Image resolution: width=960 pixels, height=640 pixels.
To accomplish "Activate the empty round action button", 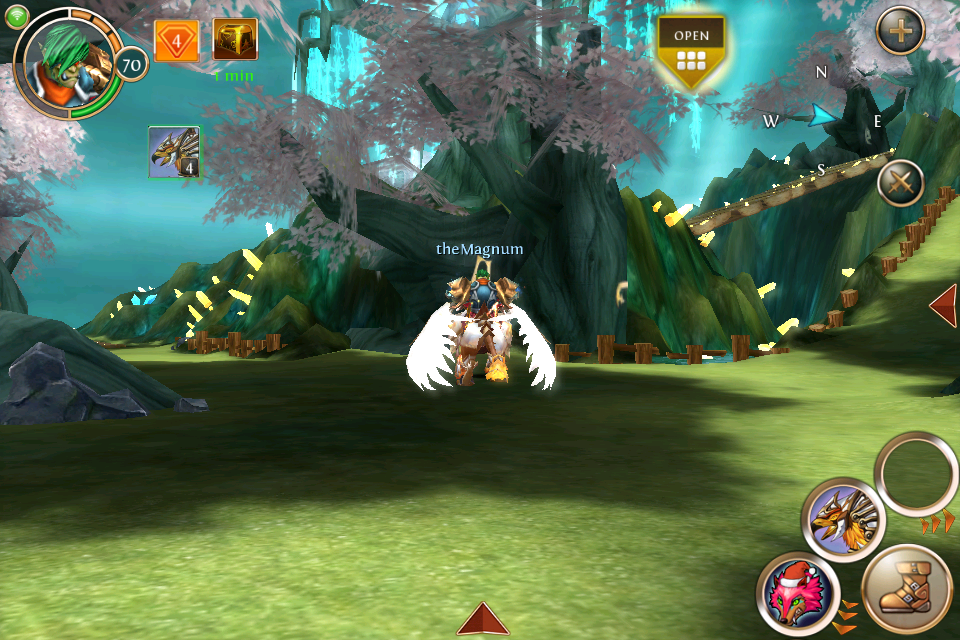I will pos(916,474).
